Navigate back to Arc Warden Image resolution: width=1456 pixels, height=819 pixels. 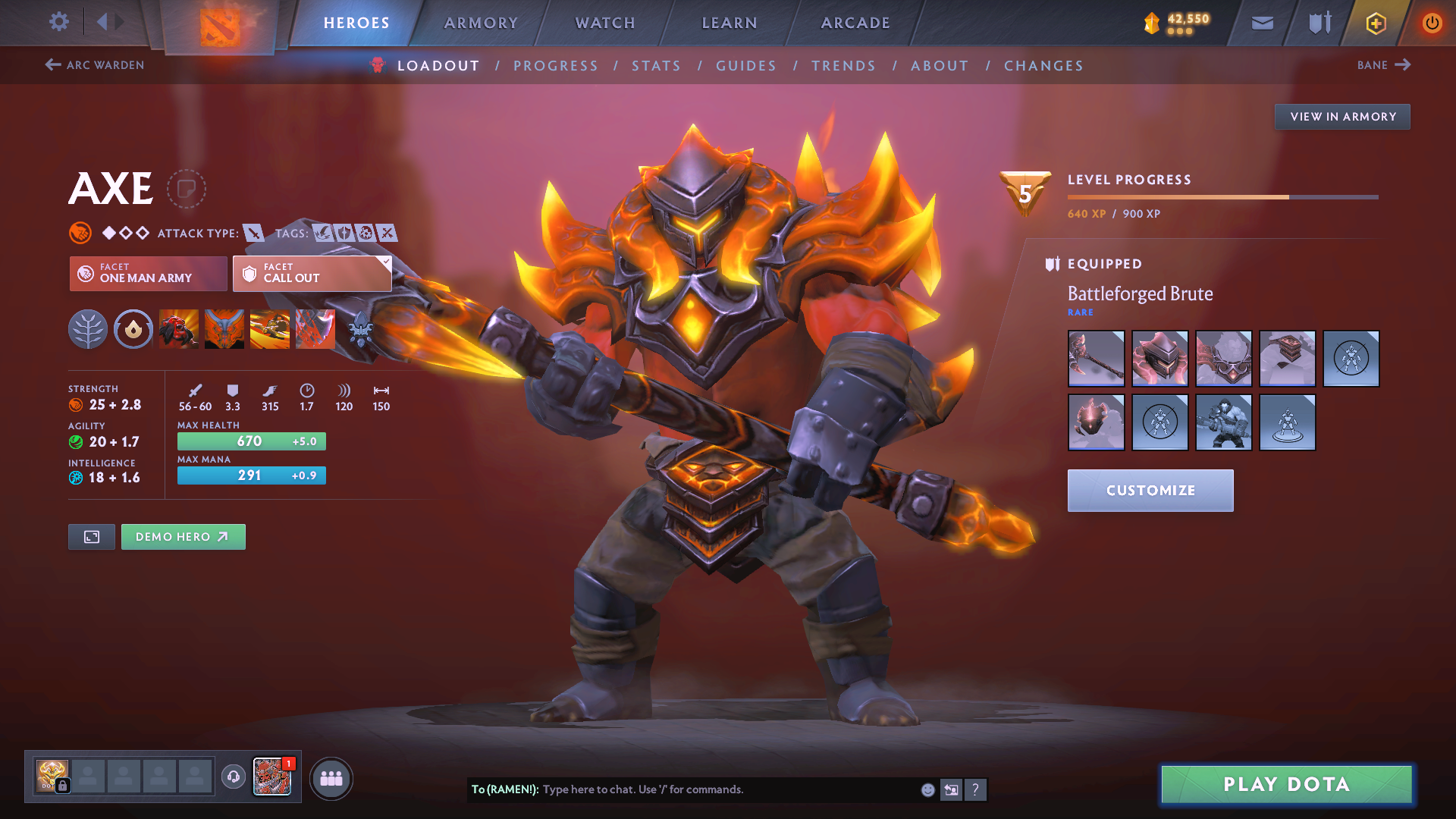[94, 65]
